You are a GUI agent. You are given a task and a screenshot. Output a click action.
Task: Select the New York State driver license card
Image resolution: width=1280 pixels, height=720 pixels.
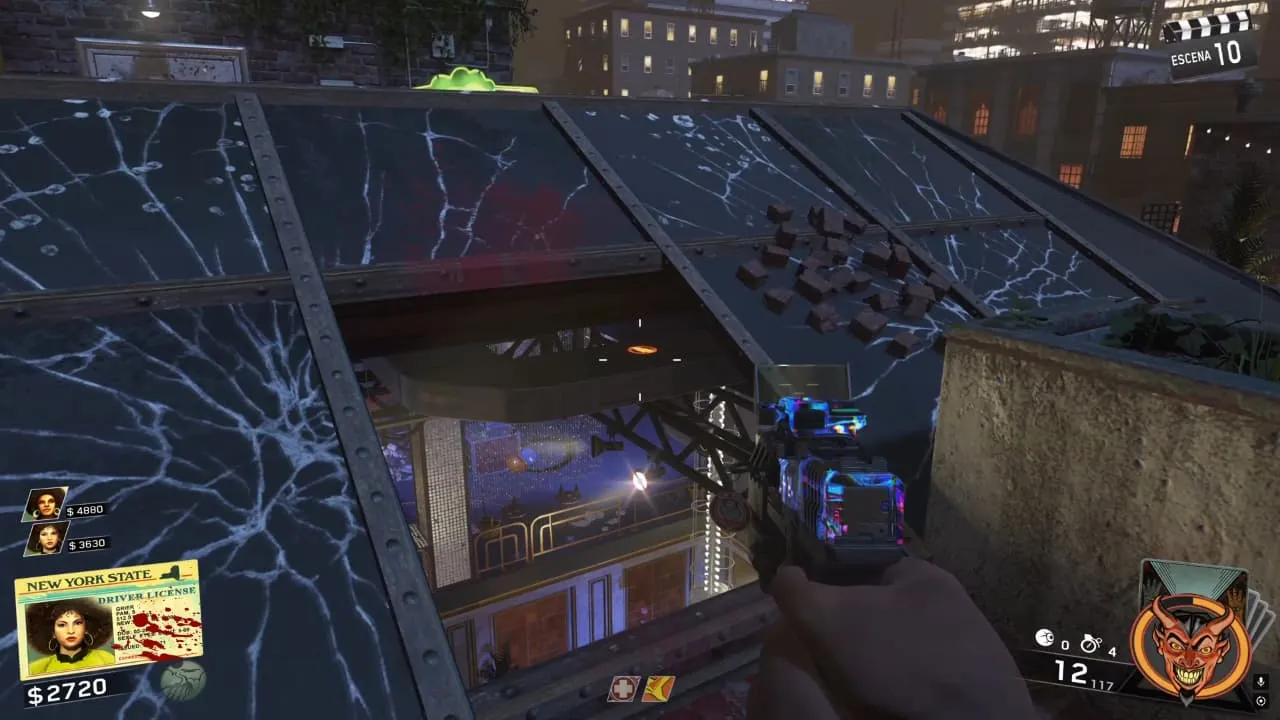(108, 618)
